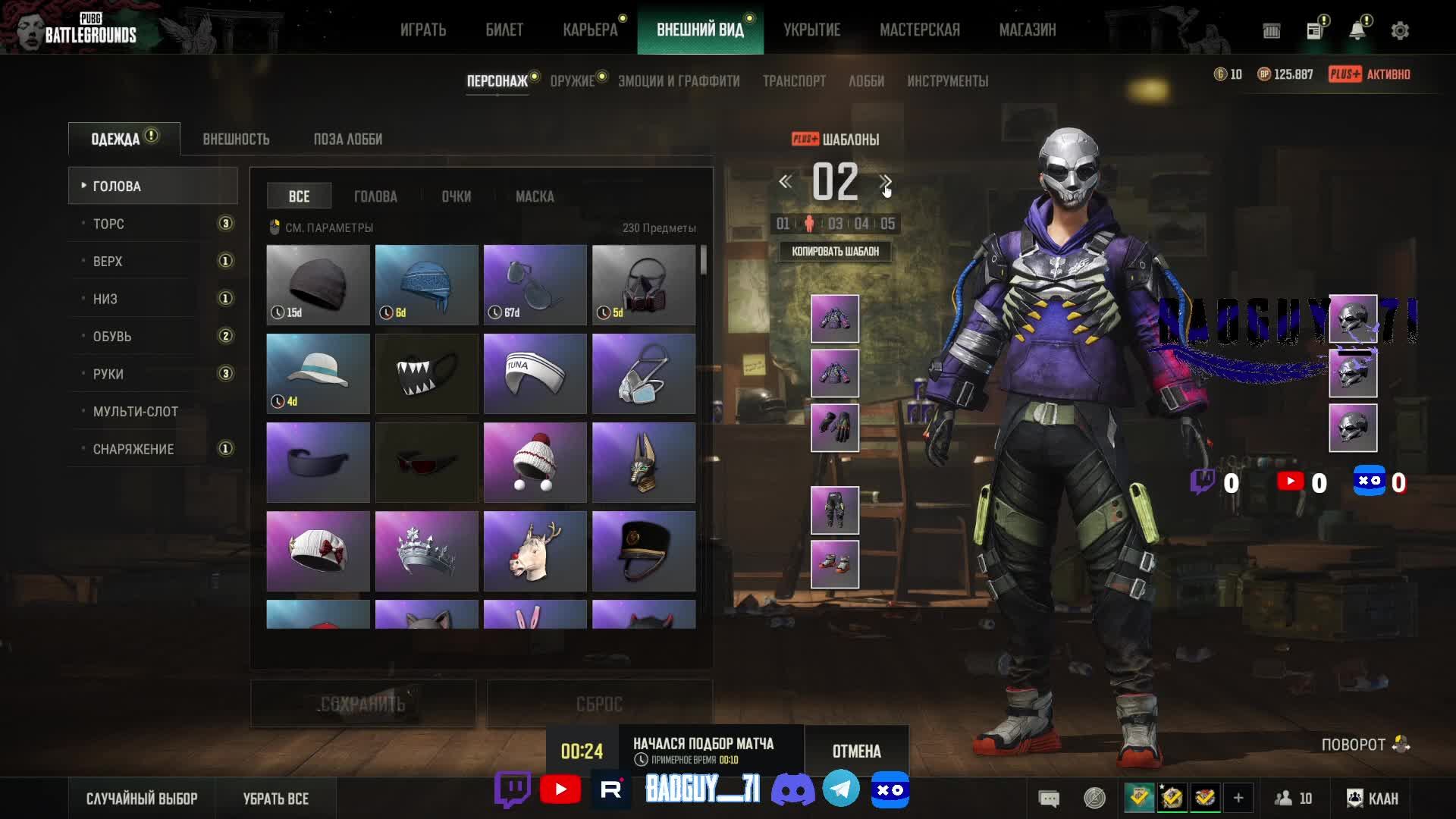Open the notifications bell icon
The height and width of the screenshot is (819, 1456).
(x=1357, y=30)
